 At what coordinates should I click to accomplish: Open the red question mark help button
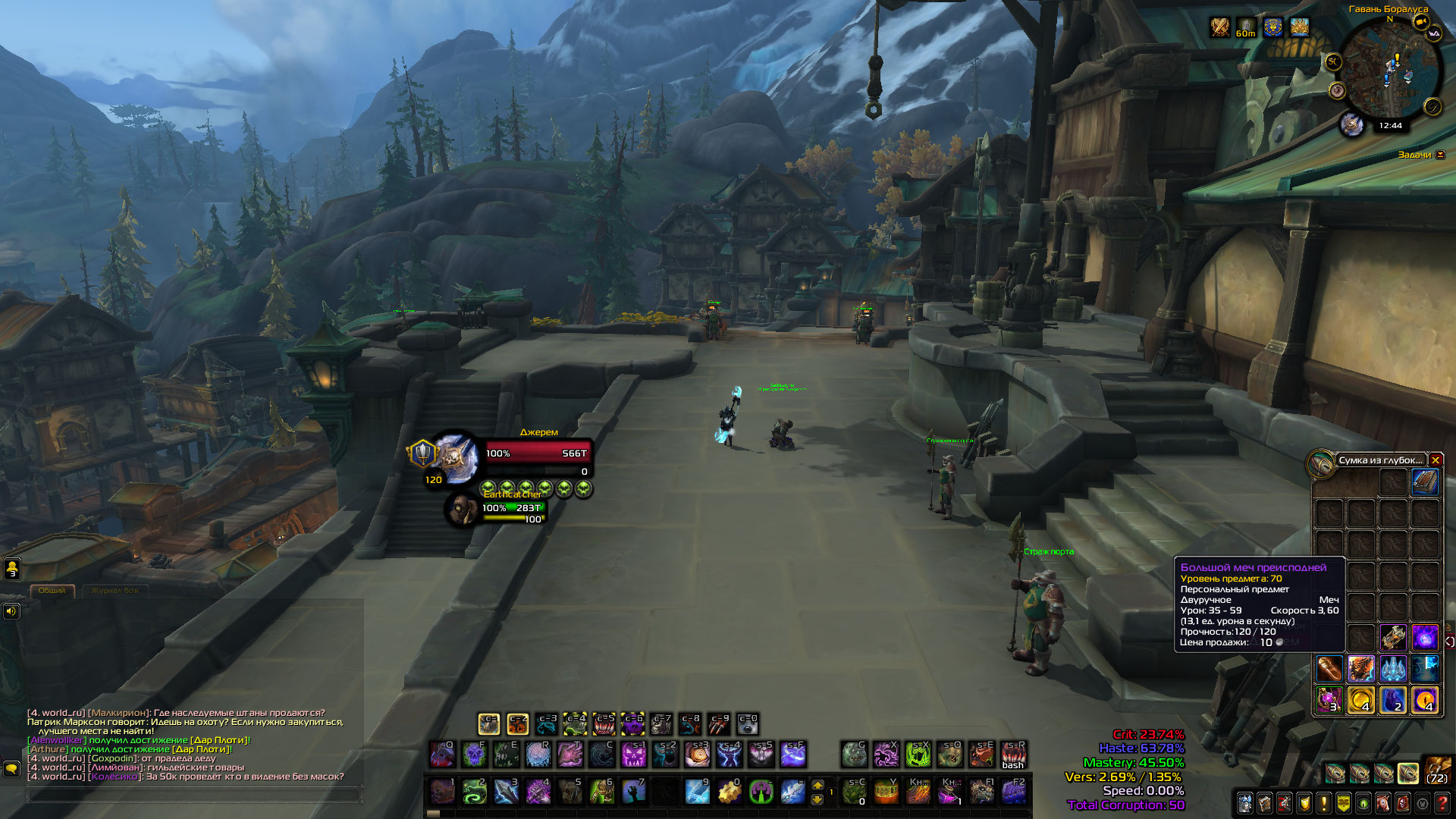point(1442,802)
